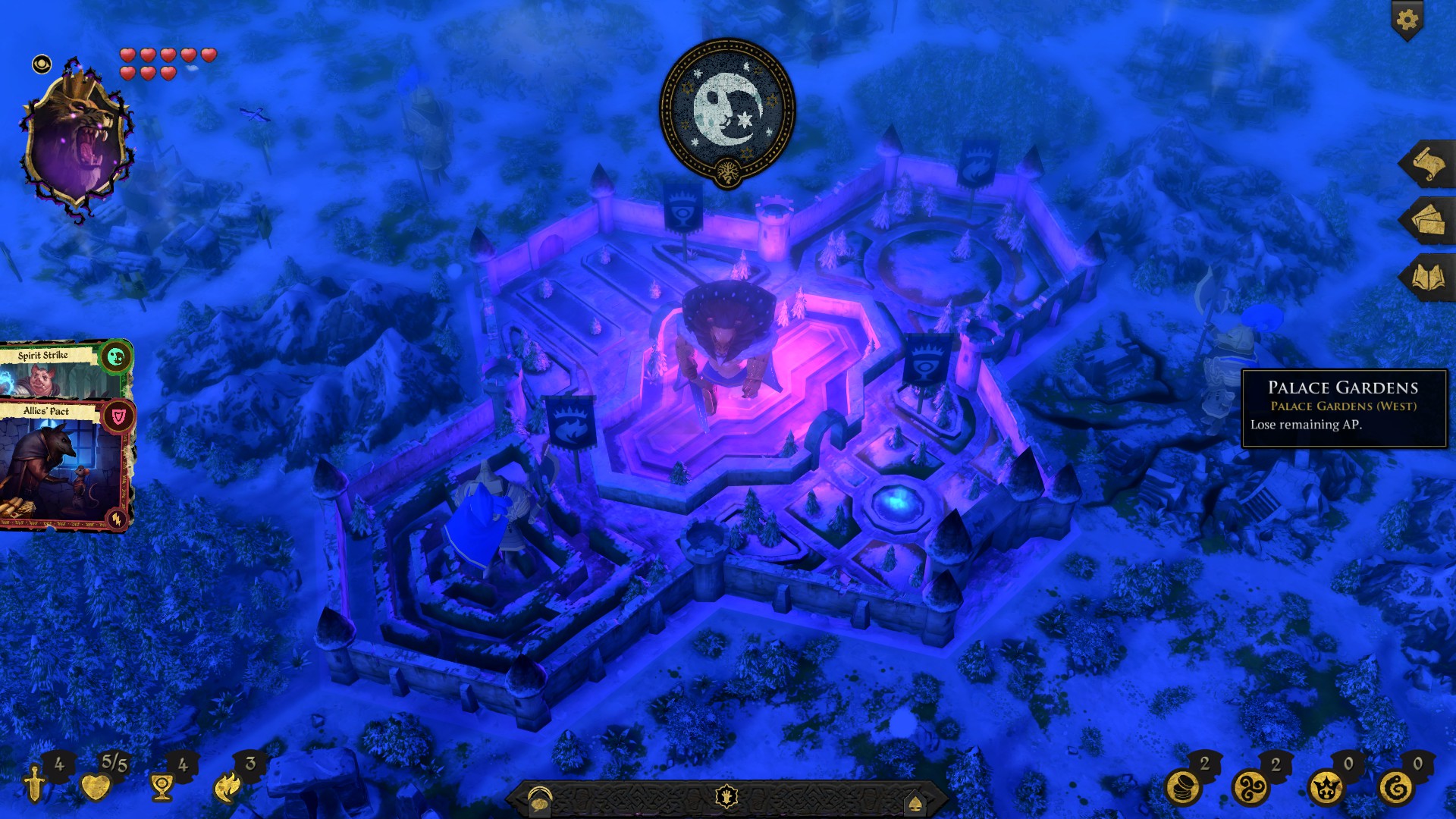Click the rot spiral resource icon
The image size is (1456, 819).
click(x=1396, y=787)
